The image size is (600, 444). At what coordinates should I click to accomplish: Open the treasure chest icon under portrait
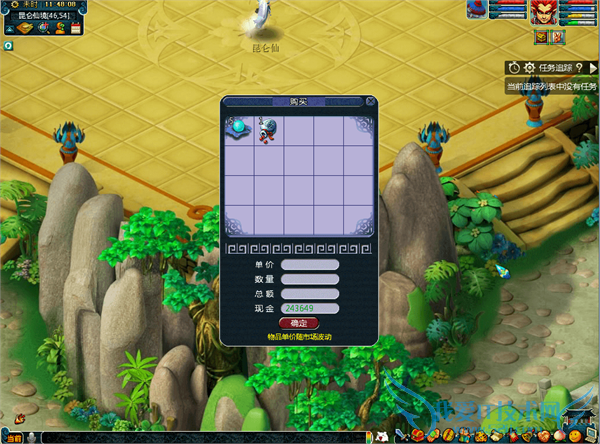[x=541, y=37]
